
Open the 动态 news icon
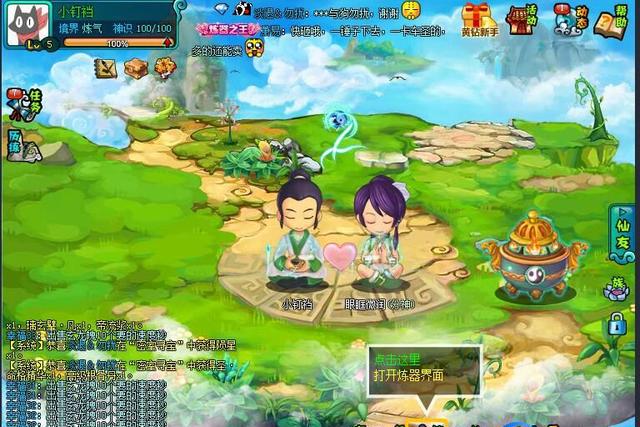[570, 18]
